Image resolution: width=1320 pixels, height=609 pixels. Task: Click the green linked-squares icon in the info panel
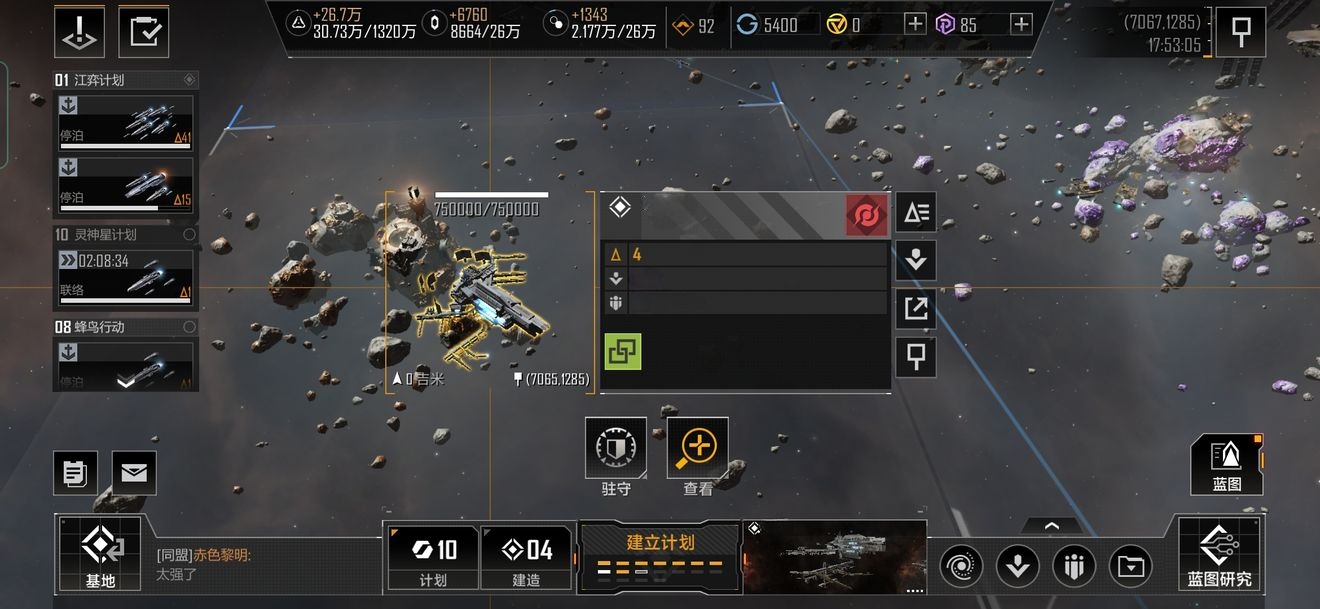[623, 351]
